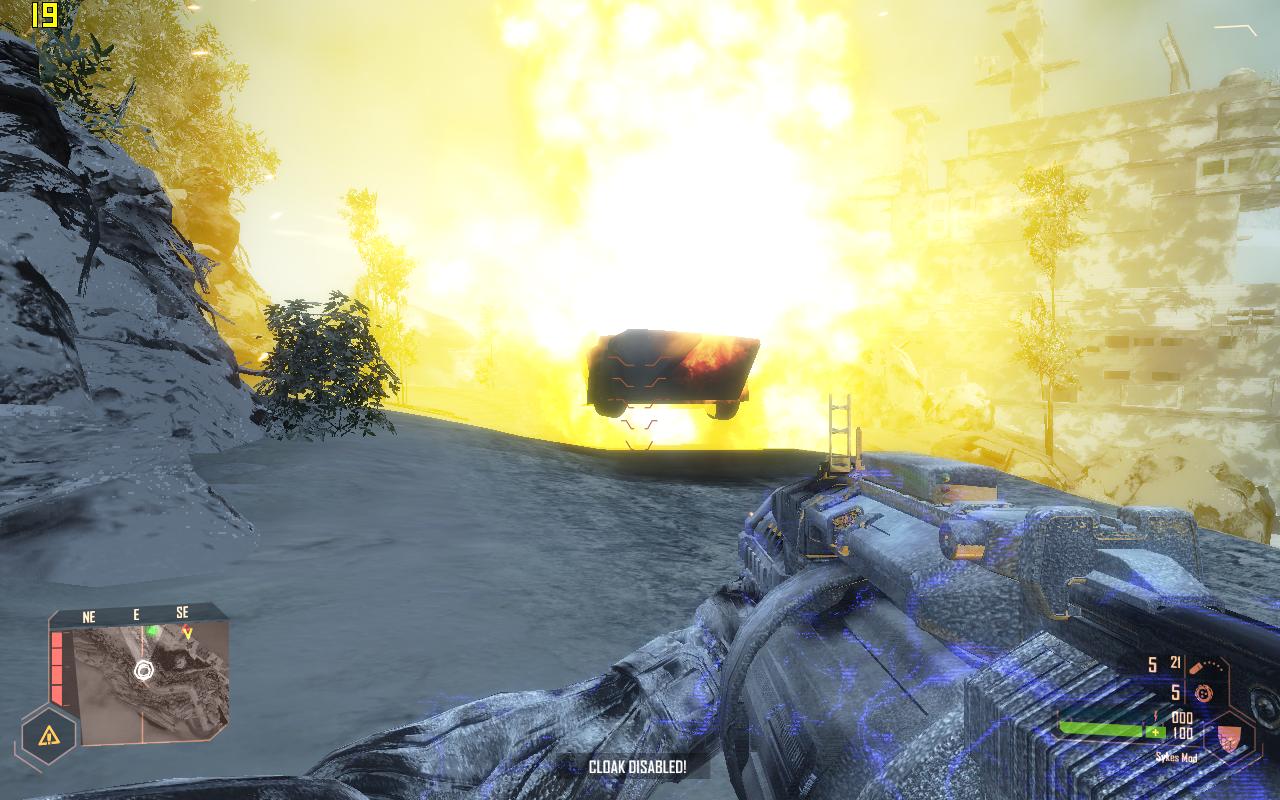Click the lightning bolt on the energy bar
This screenshot has height=800, width=1280.
[x=1155, y=715]
